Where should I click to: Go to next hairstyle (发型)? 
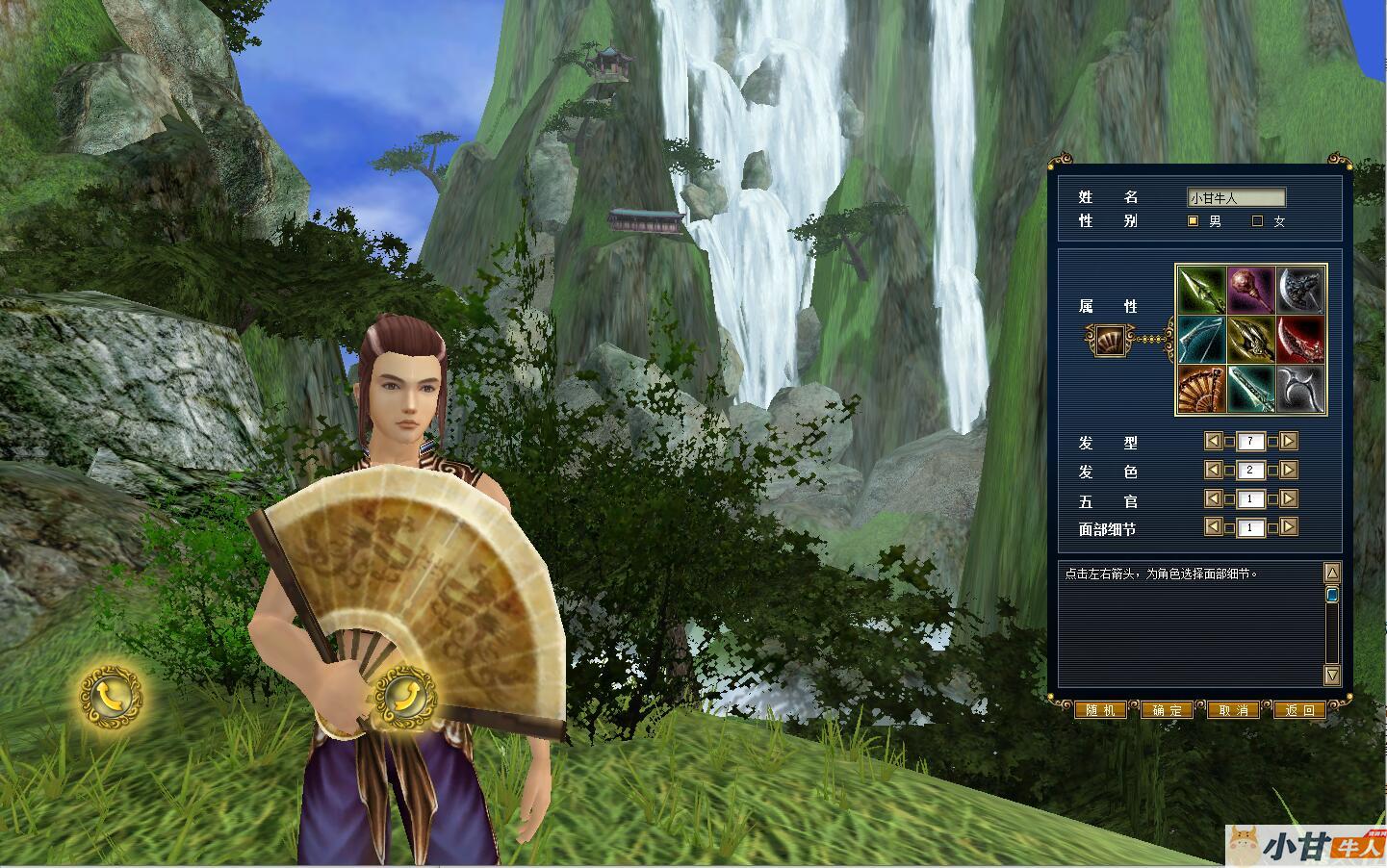tap(1290, 442)
